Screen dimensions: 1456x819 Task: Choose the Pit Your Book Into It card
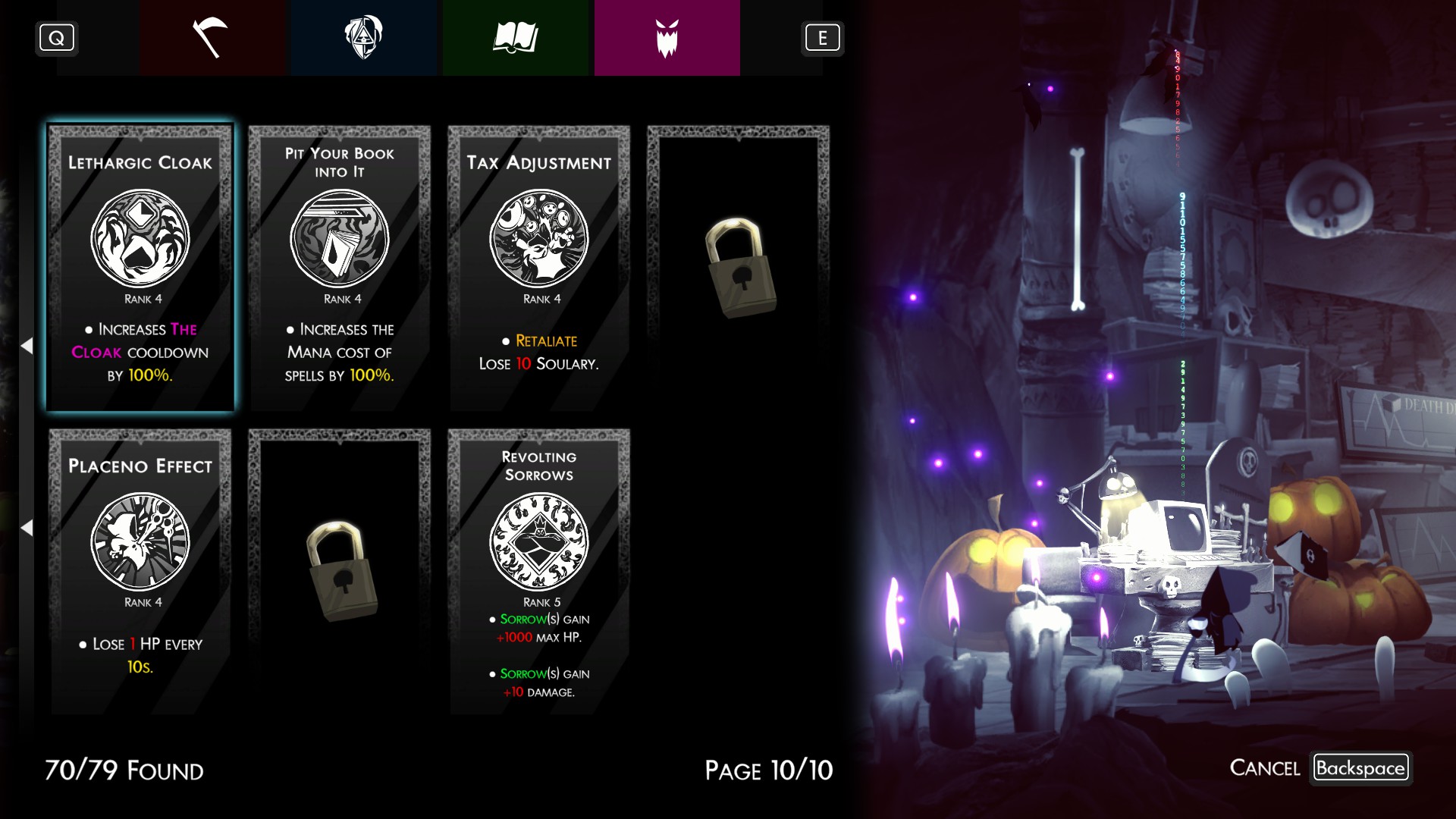point(340,268)
